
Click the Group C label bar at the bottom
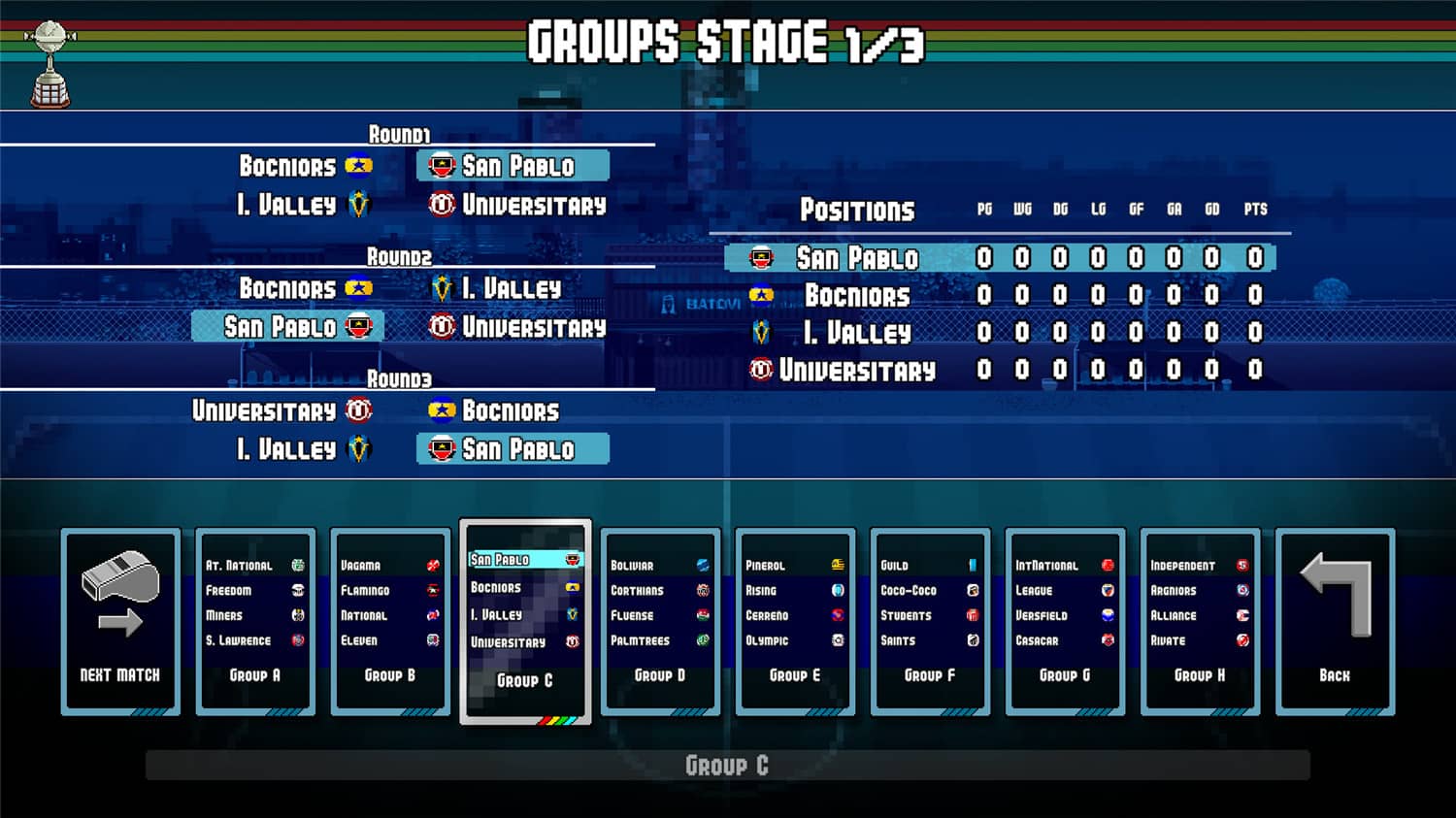coord(728,766)
